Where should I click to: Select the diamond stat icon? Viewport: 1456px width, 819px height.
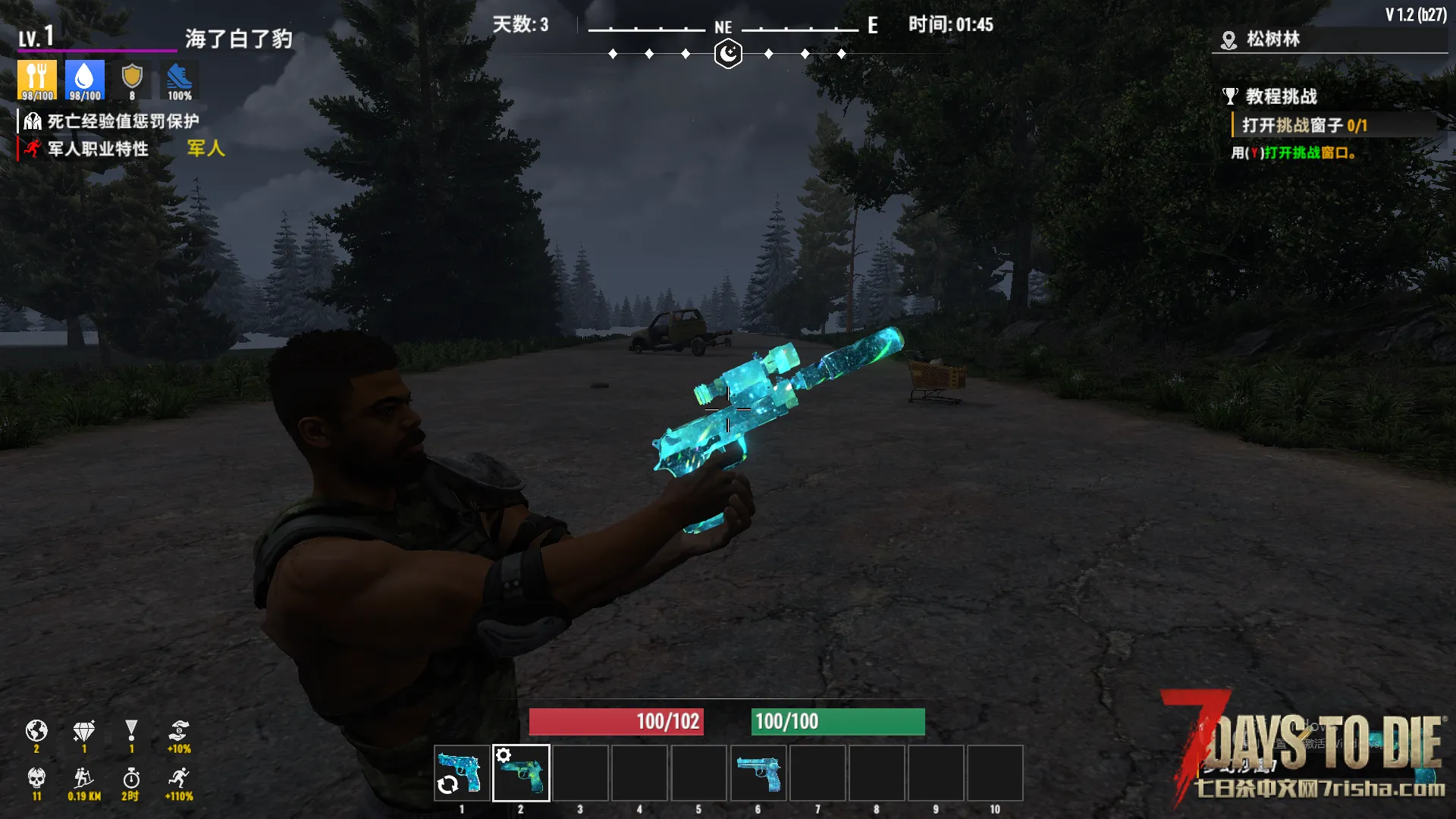pos(84,732)
